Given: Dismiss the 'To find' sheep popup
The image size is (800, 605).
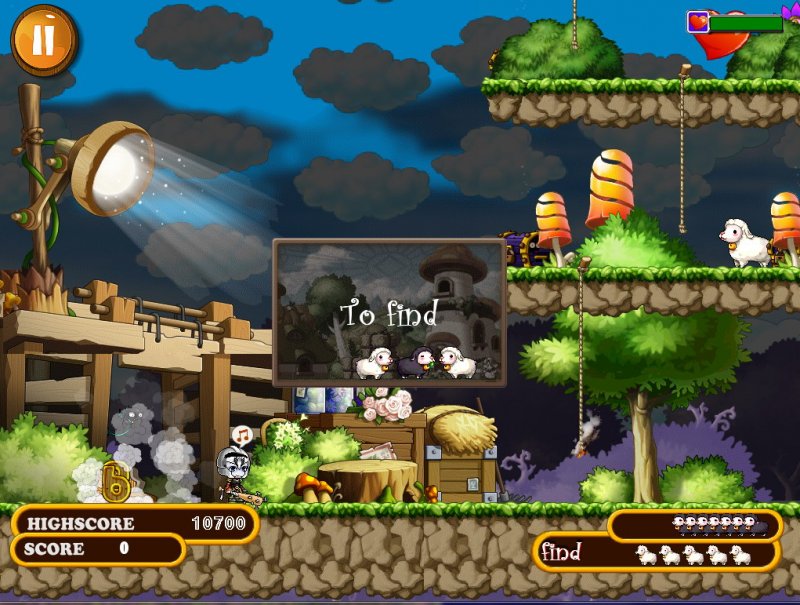Looking at the screenshot, I should click(389, 313).
